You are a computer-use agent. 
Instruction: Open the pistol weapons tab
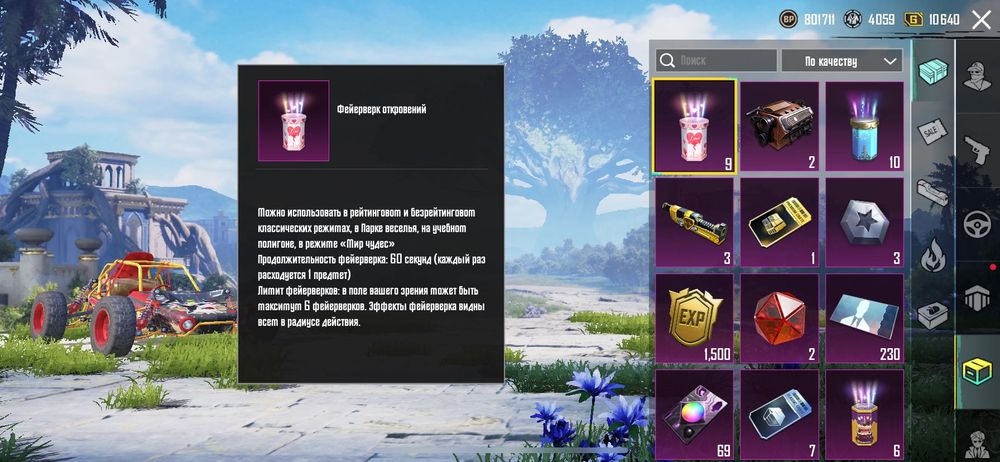click(x=977, y=151)
